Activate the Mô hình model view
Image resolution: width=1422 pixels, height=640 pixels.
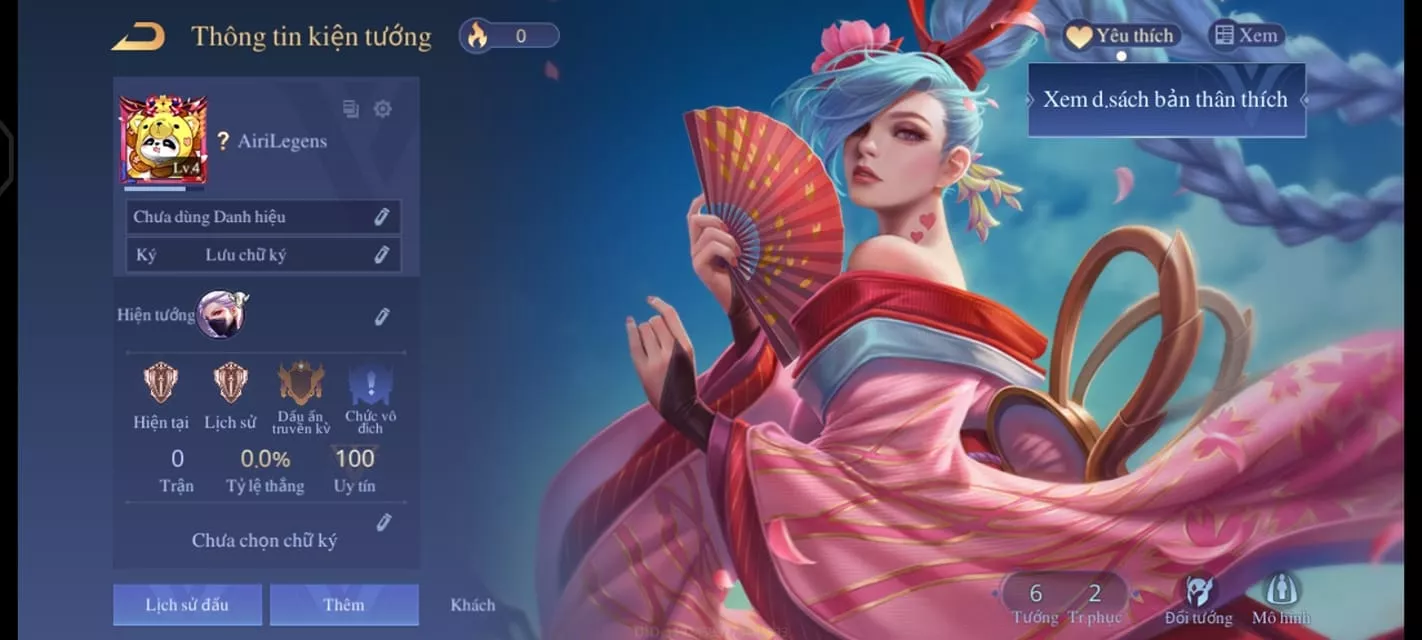1281,599
